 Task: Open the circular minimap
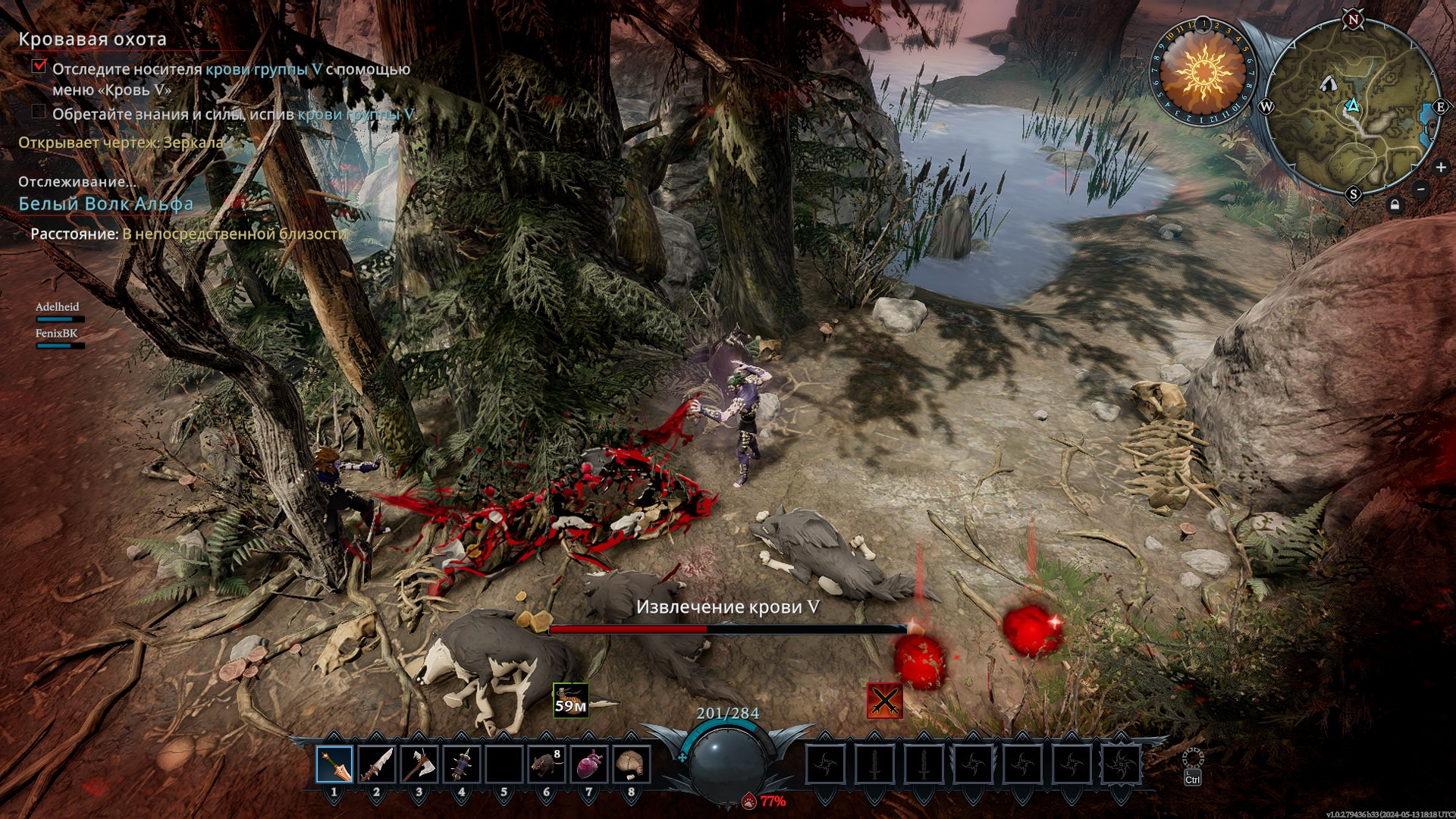[1352, 106]
